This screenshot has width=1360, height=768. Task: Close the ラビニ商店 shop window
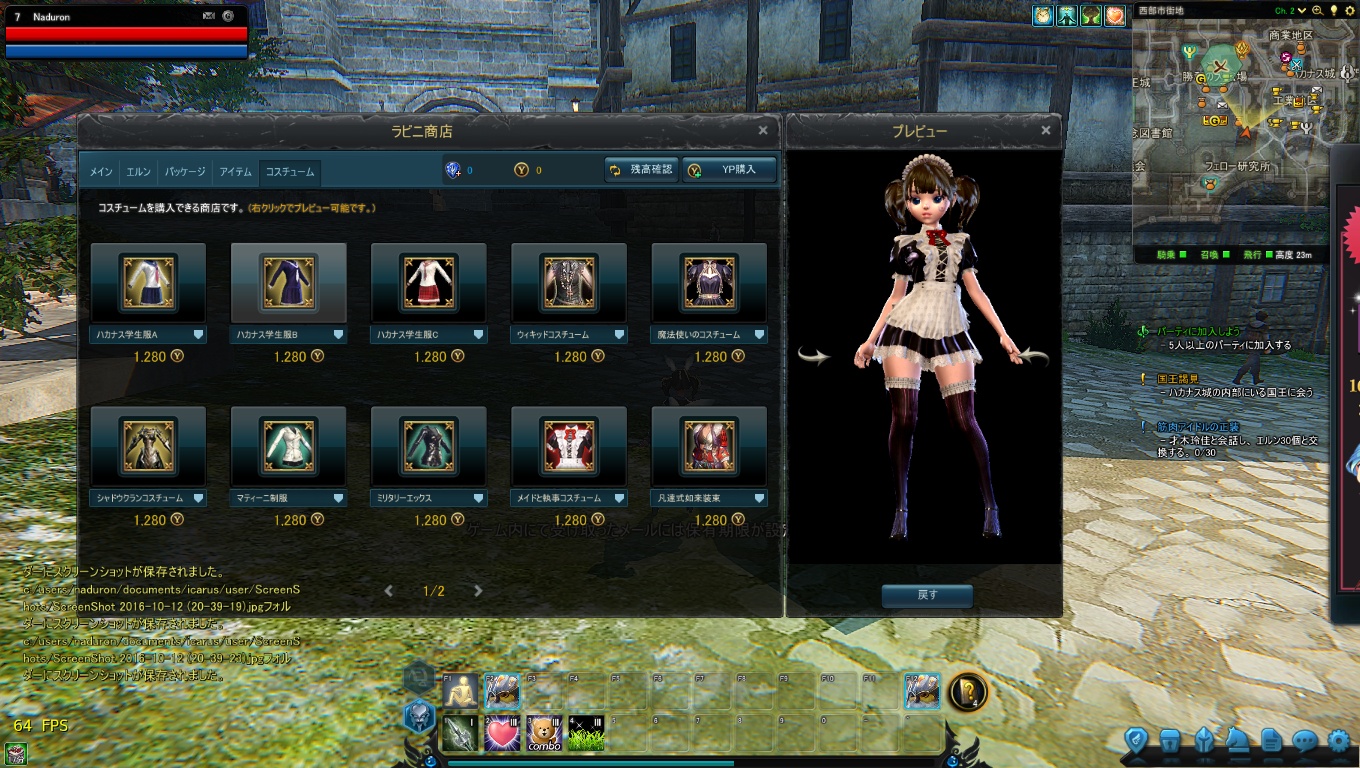point(763,130)
